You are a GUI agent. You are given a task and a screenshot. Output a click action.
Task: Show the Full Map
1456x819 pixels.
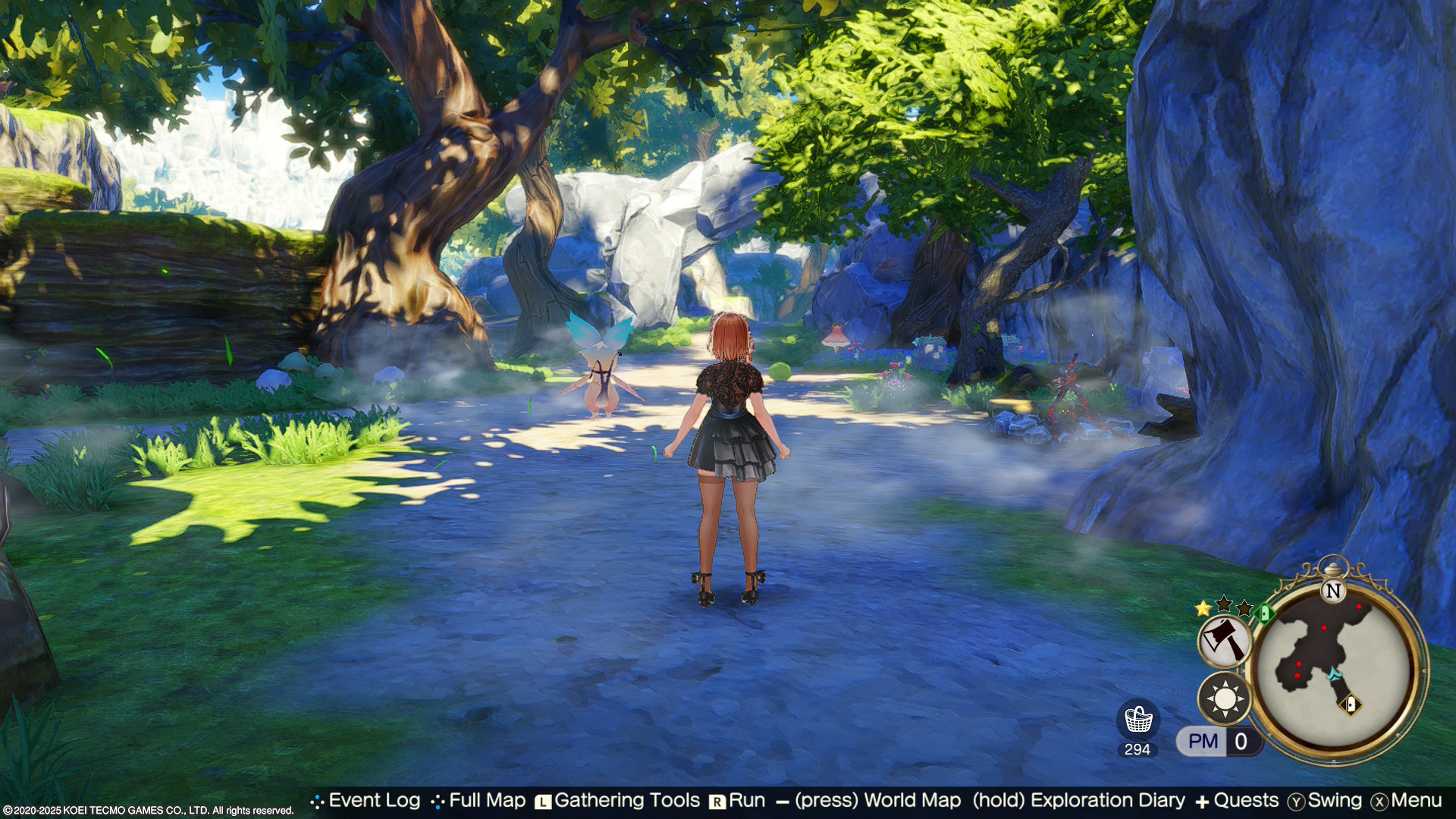[x=487, y=801]
